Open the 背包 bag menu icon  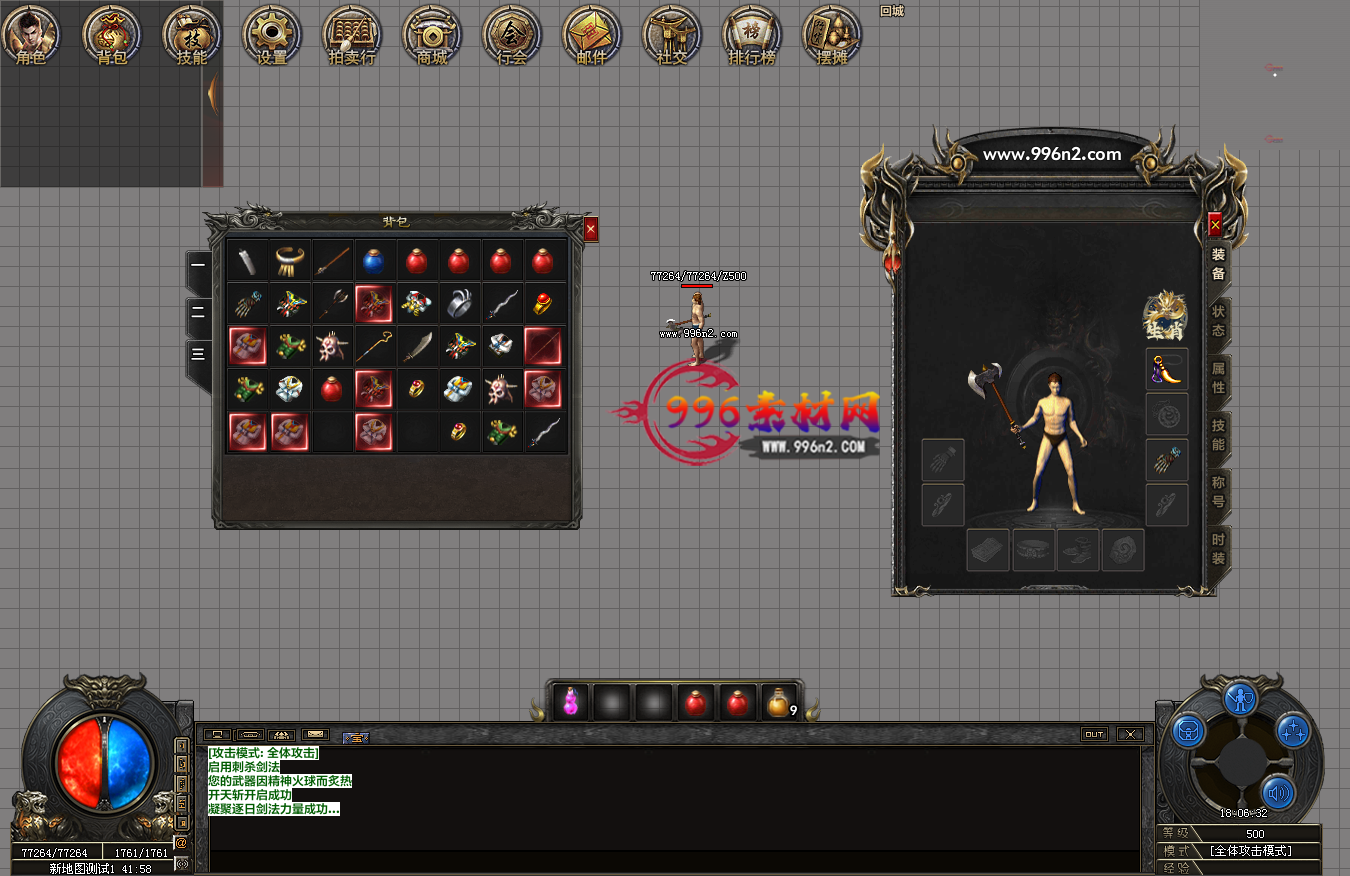[x=111, y=35]
